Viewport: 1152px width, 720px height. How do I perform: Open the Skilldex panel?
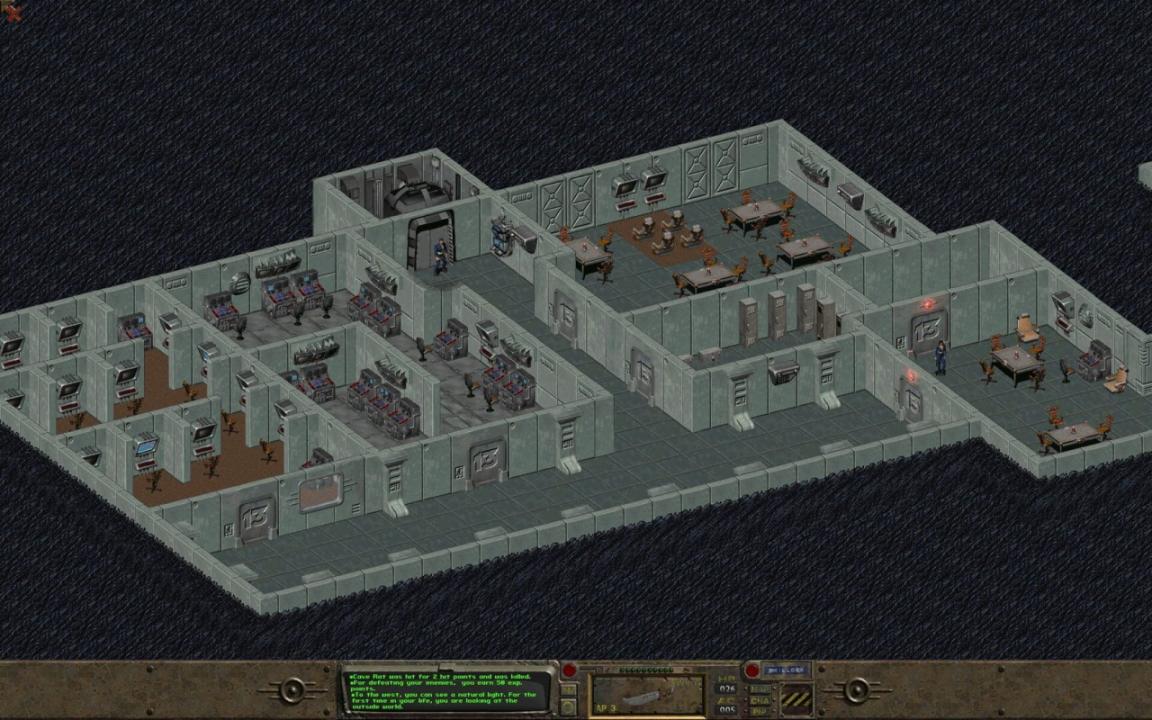pos(786,669)
